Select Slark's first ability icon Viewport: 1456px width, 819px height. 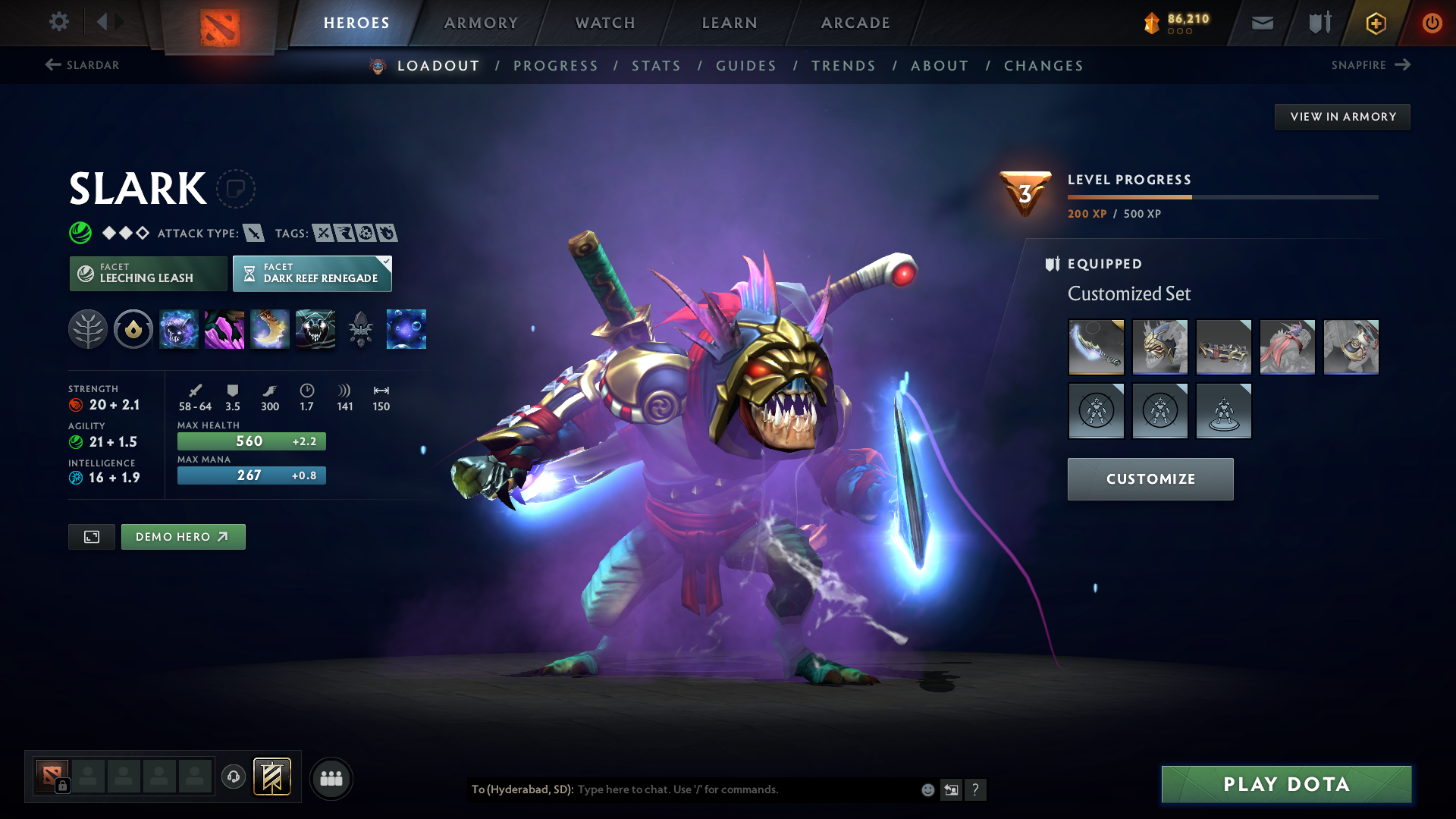(x=179, y=329)
